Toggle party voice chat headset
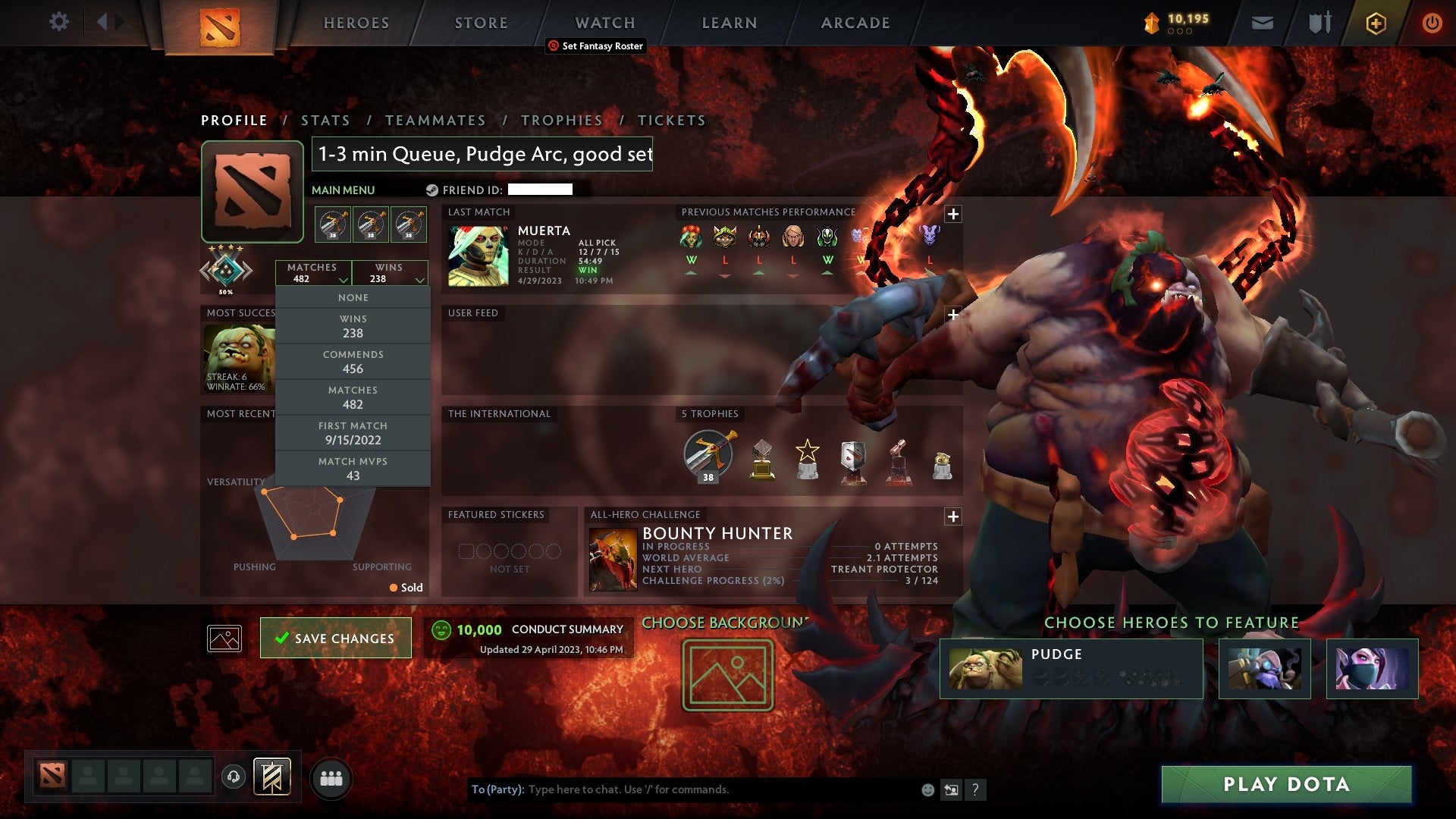Viewport: 1456px width, 819px height. [x=232, y=775]
